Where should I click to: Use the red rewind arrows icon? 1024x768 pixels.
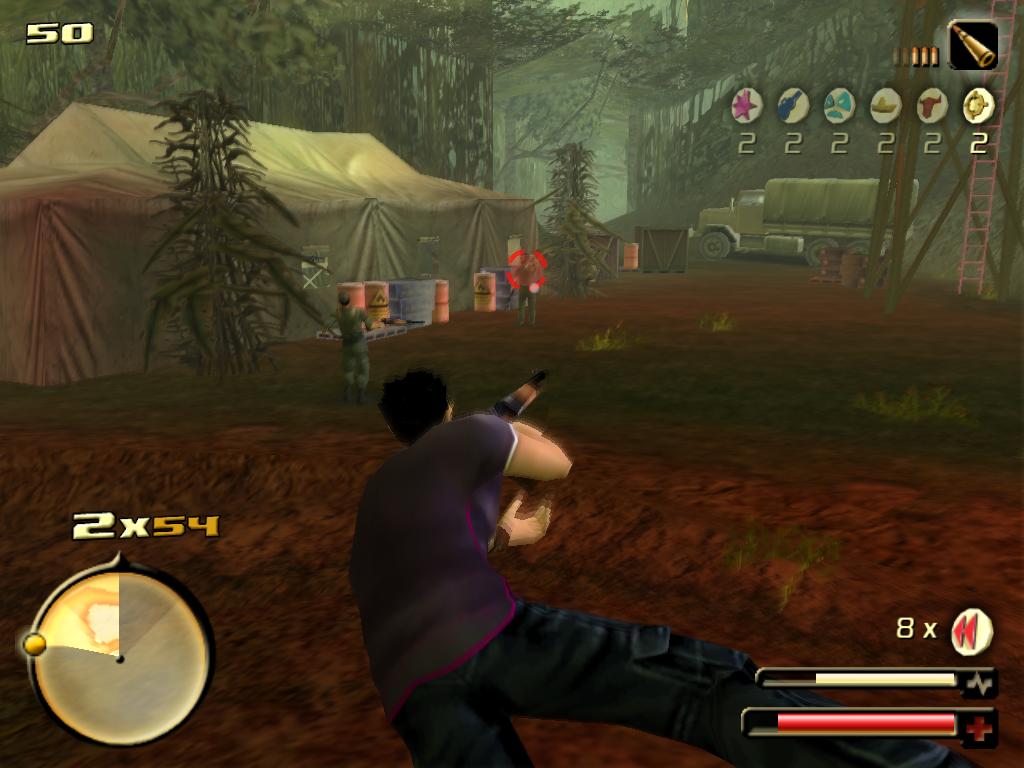tap(970, 631)
